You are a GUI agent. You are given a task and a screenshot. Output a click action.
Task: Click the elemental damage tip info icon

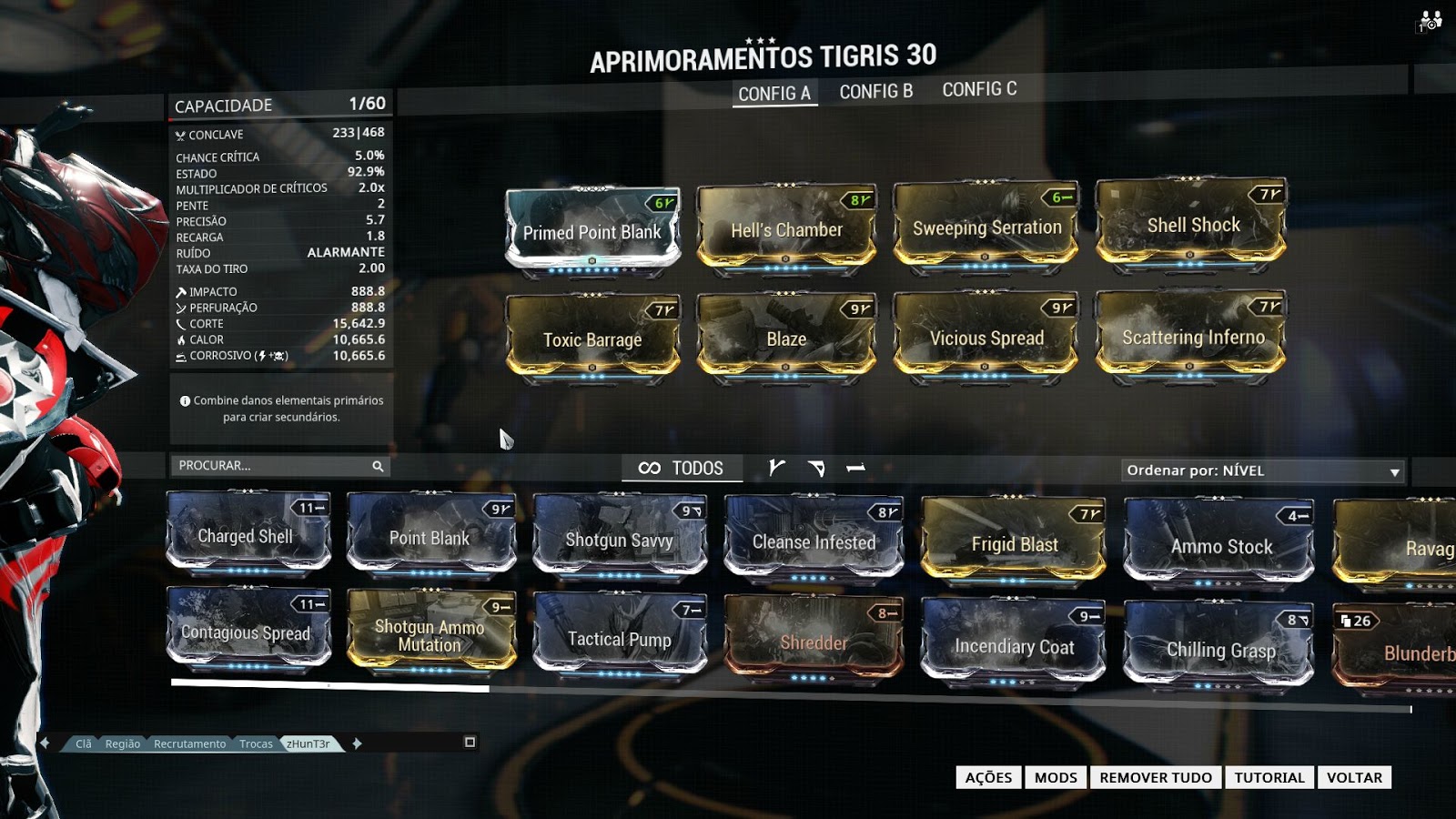(185, 399)
